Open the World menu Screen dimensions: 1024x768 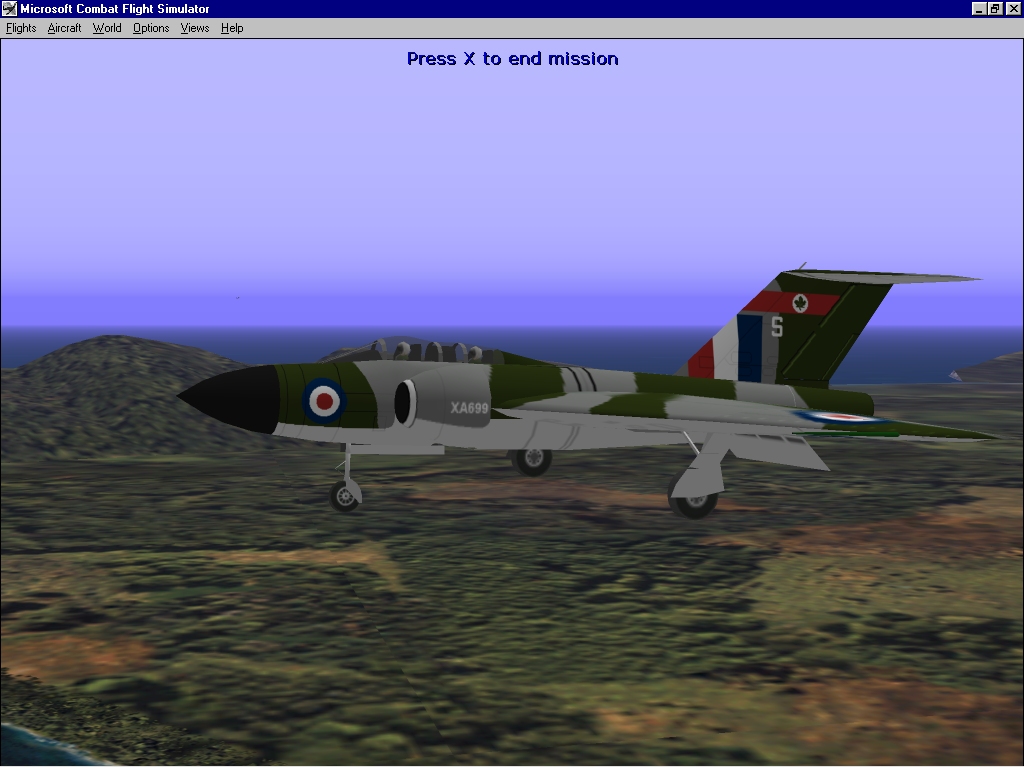pos(107,28)
